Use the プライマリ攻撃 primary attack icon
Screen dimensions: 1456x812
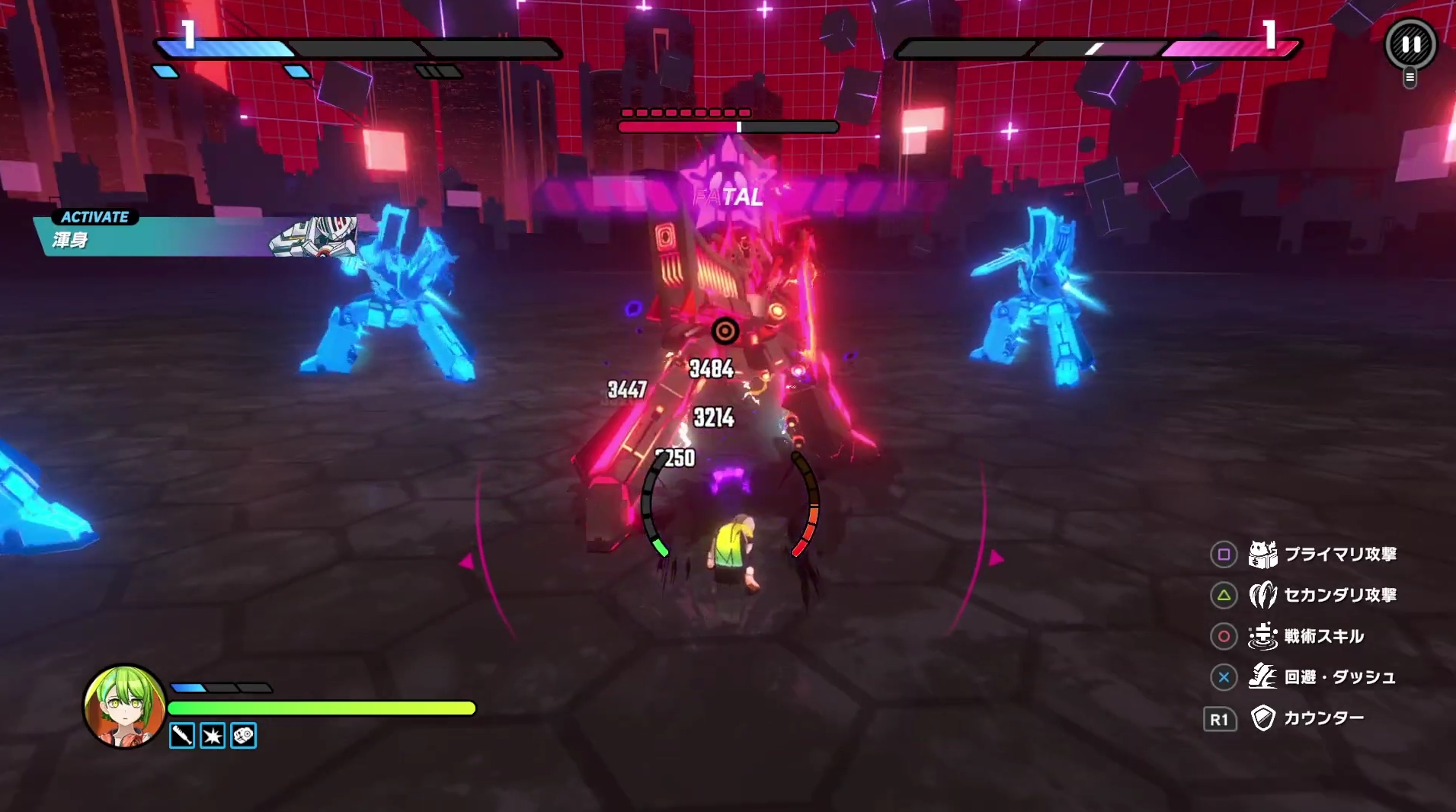1262,555
